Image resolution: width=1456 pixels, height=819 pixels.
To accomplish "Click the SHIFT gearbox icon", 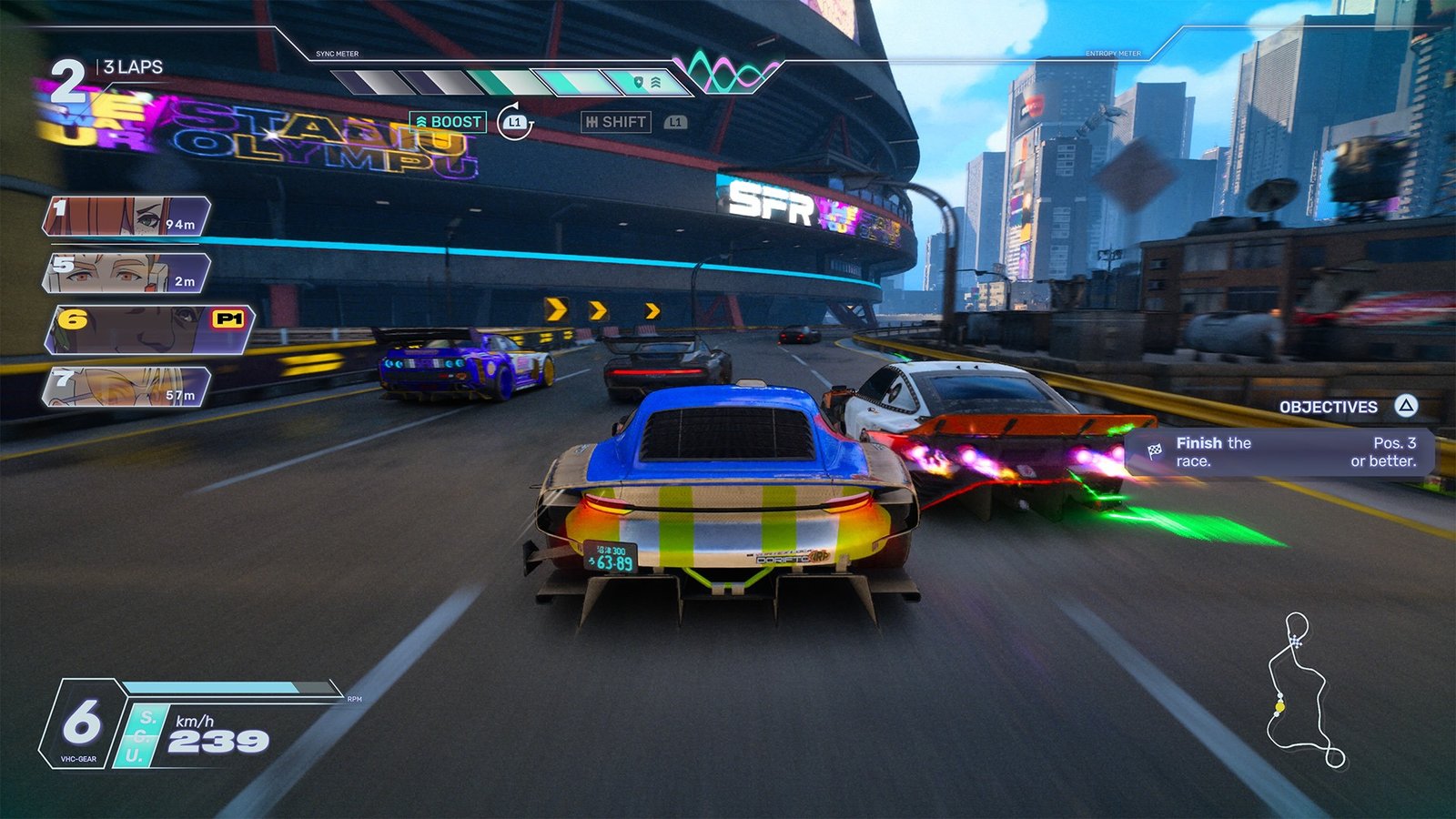I will tap(592, 119).
